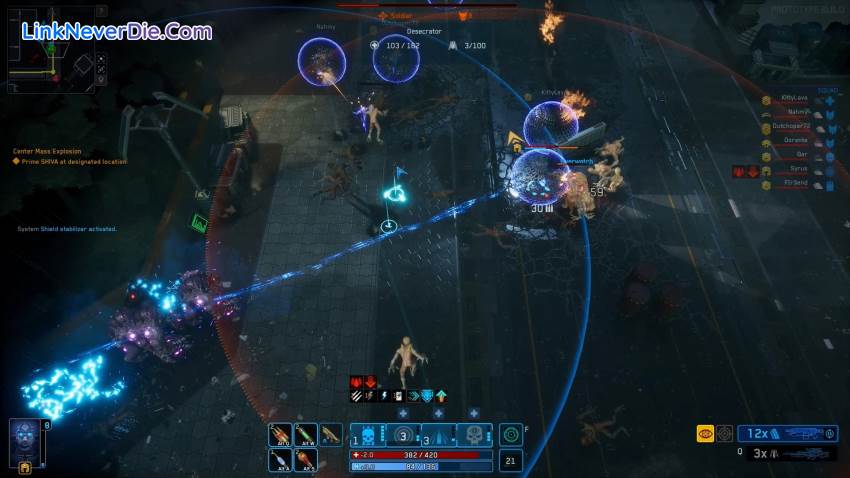Select the Alt Q consumable slot
The image size is (850, 478).
[280, 435]
